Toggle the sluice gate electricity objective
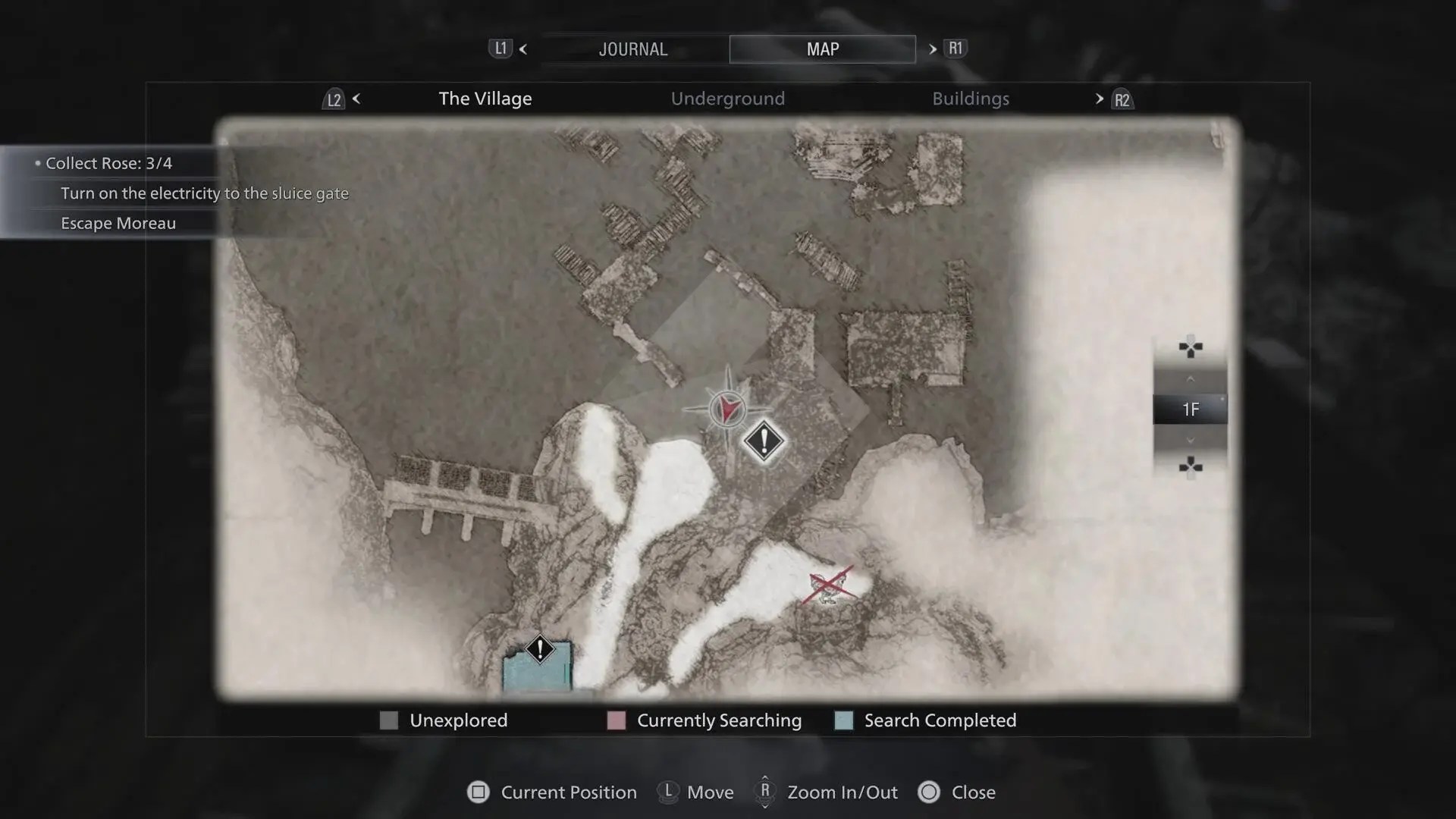This screenshot has height=819, width=1456. click(x=204, y=193)
